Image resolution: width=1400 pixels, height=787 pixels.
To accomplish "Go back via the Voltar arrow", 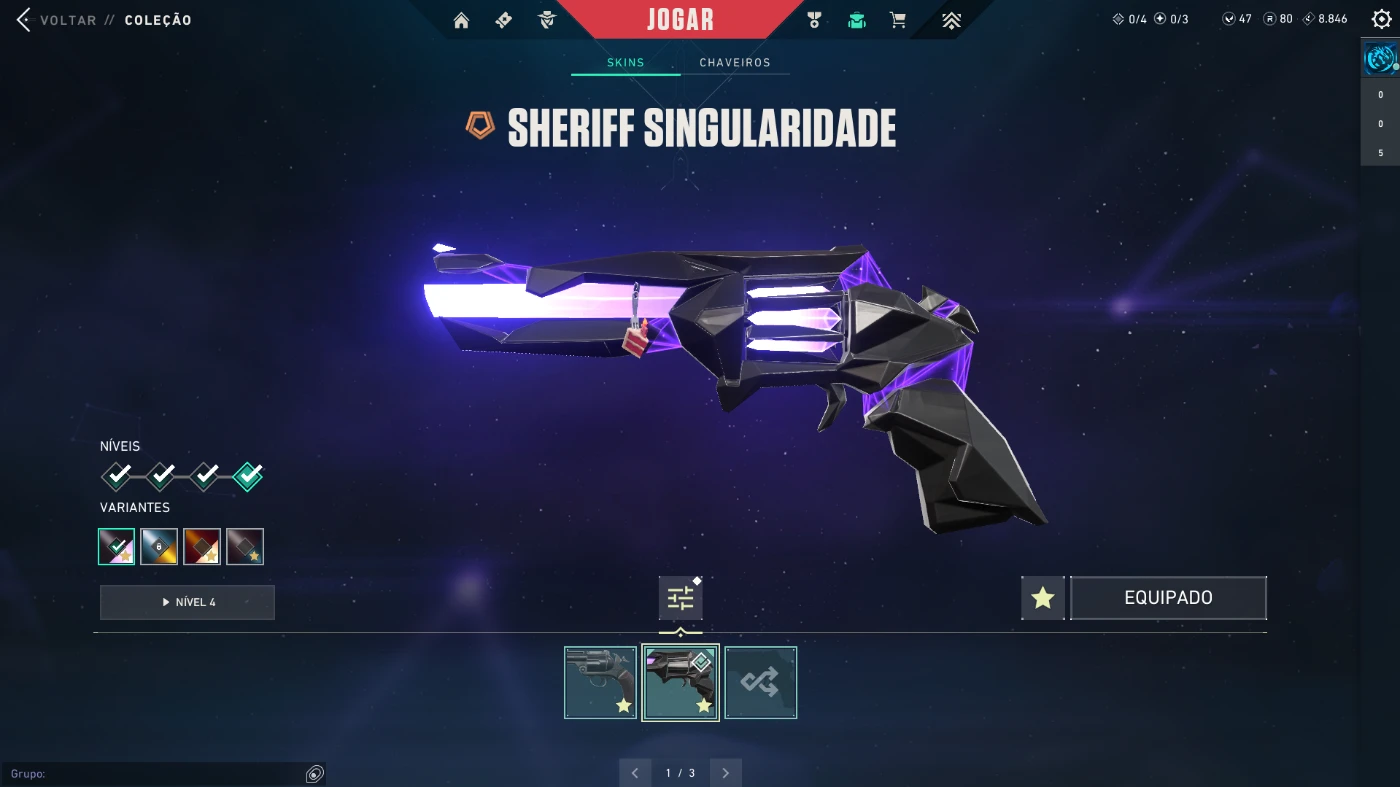I will coord(24,20).
